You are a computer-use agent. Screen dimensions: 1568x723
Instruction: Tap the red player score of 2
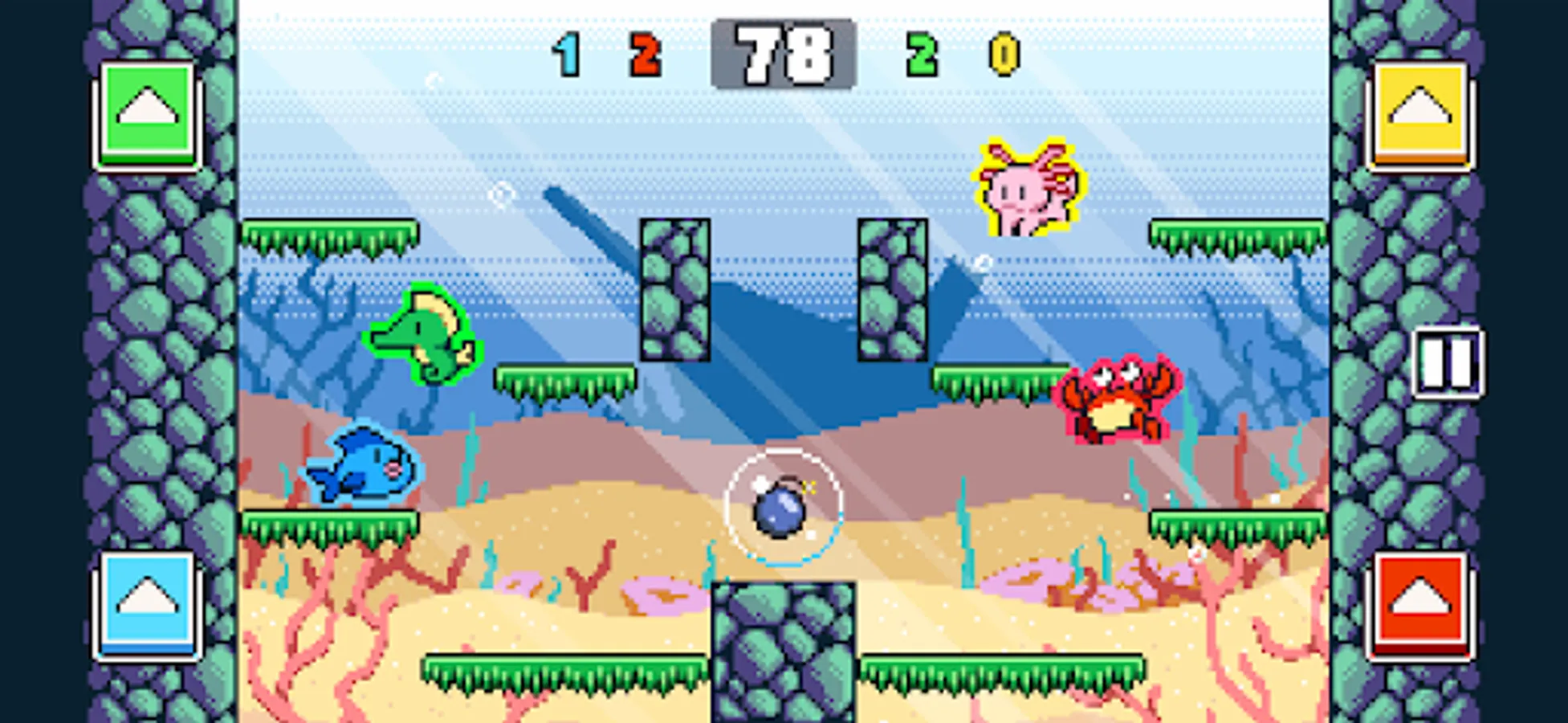(642, 54)
